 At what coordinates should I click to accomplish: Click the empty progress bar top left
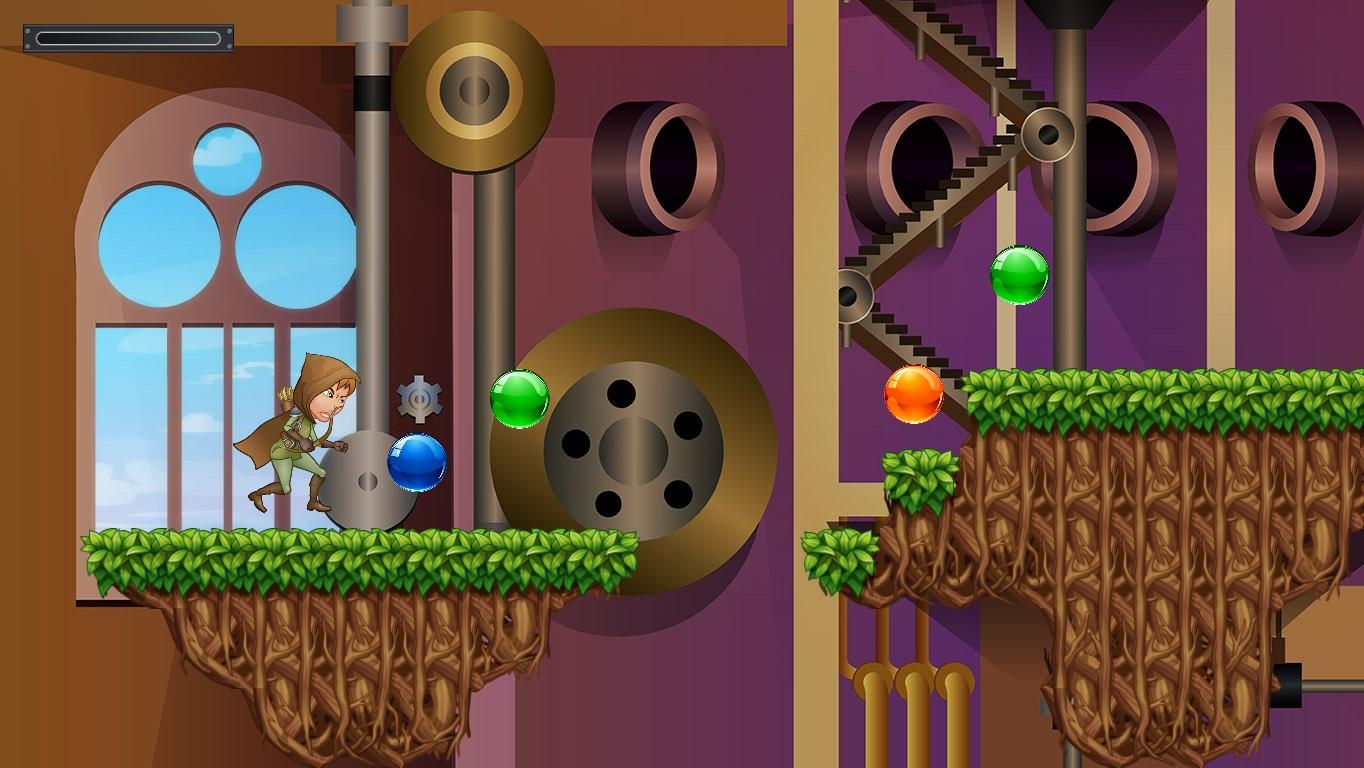(128, 38)
